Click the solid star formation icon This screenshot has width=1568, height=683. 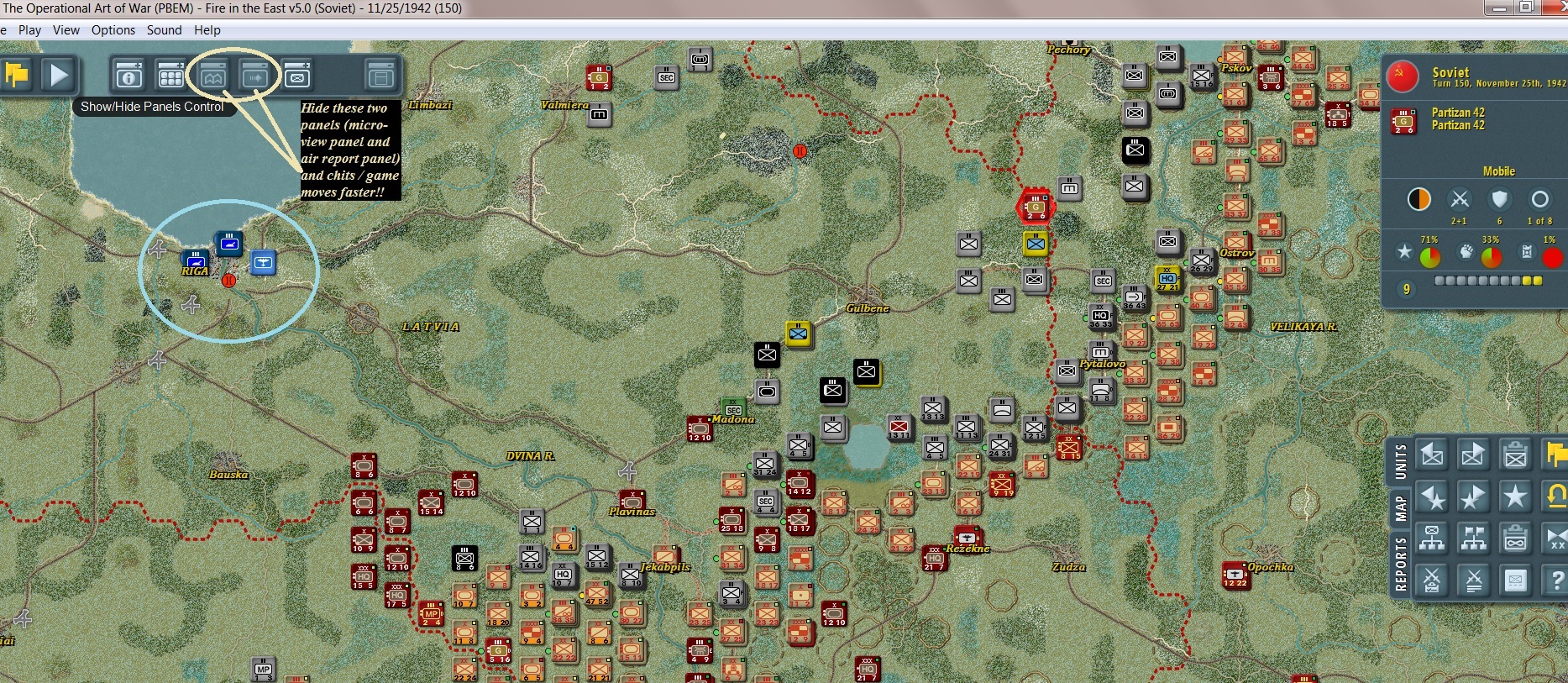pyautogui.click(x=1515, y=494)
